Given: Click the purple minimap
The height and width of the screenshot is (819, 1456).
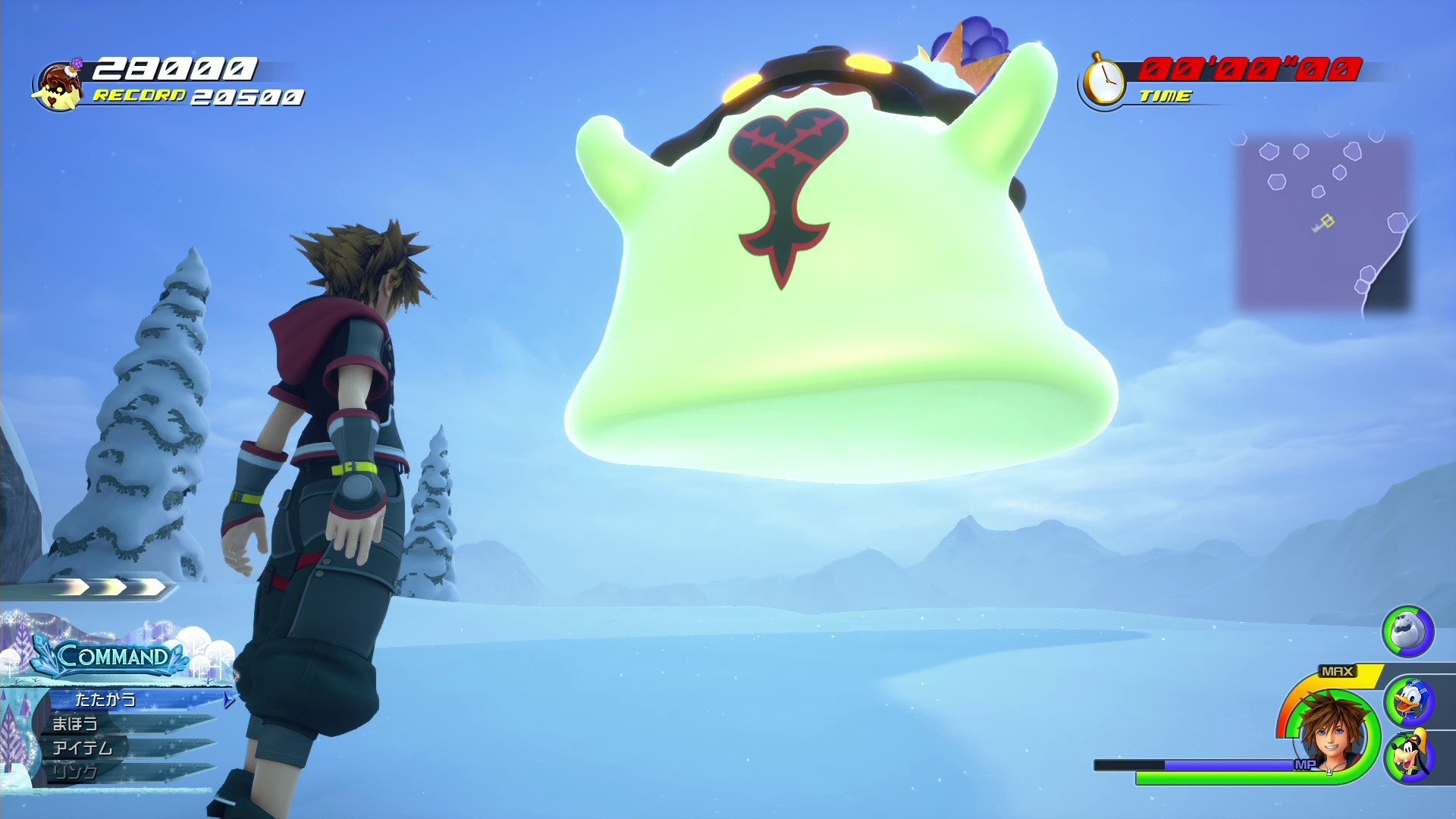Looking at the screenshot, I should (1323, 222).
